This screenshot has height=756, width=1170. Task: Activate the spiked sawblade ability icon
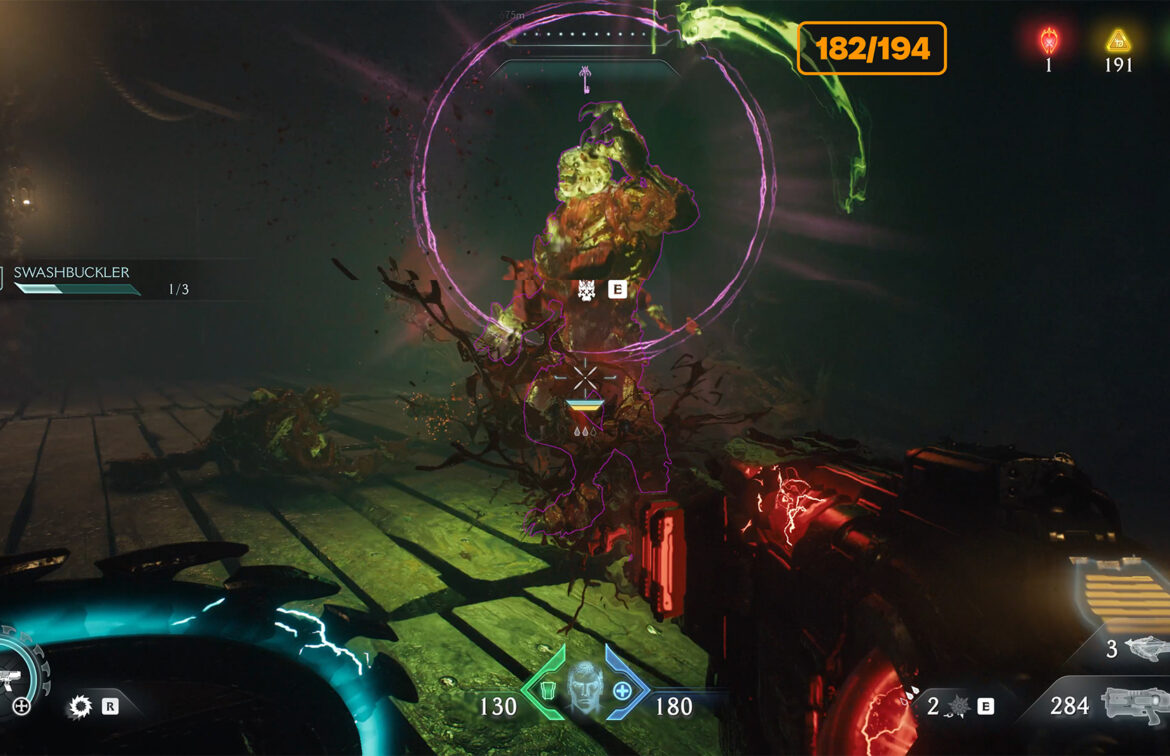tap(79, 707)
